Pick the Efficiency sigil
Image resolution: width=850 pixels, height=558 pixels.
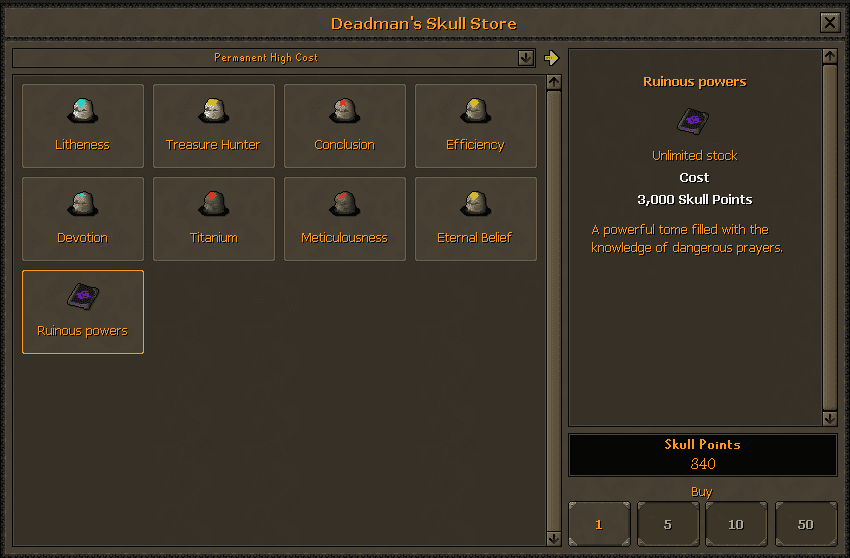(475, 126)
